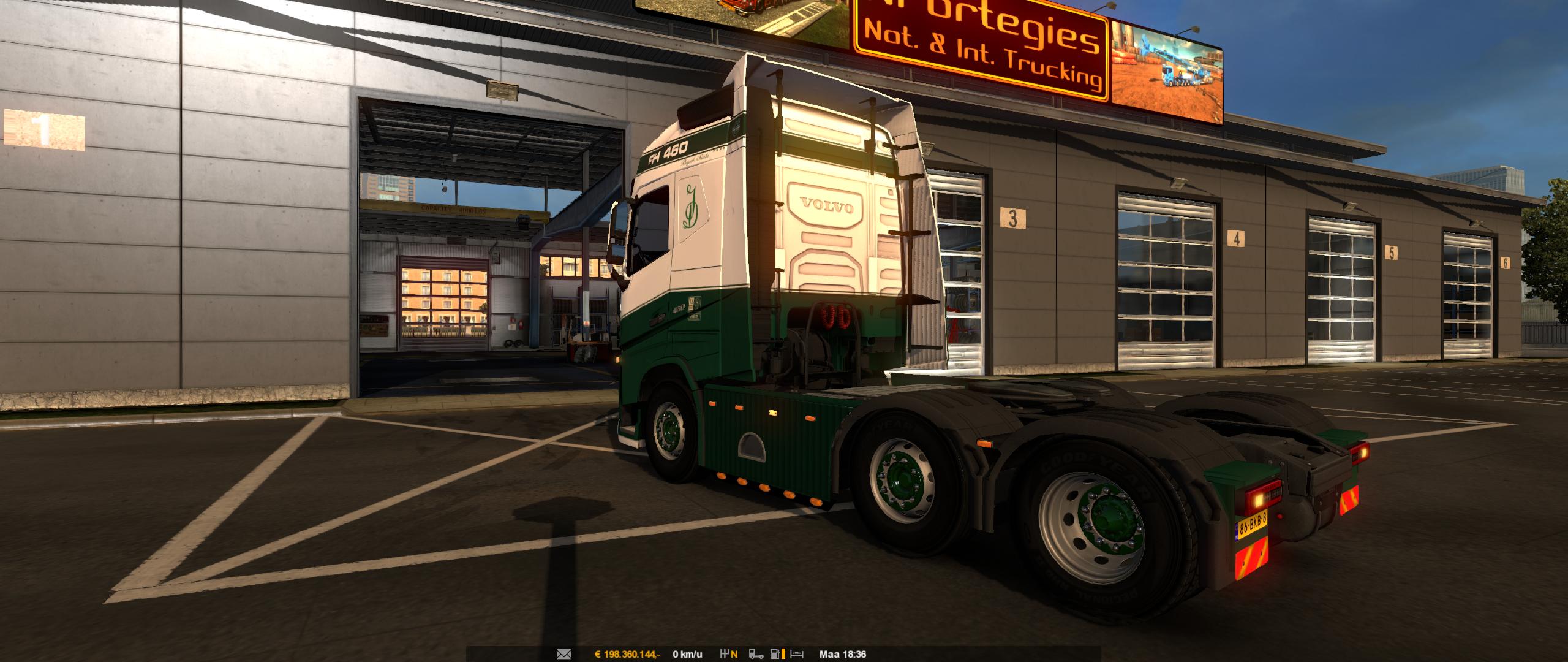Click the truck and trailer status icon
The height and width of the screenshot is (662, 1568).
tap(758, 654)
